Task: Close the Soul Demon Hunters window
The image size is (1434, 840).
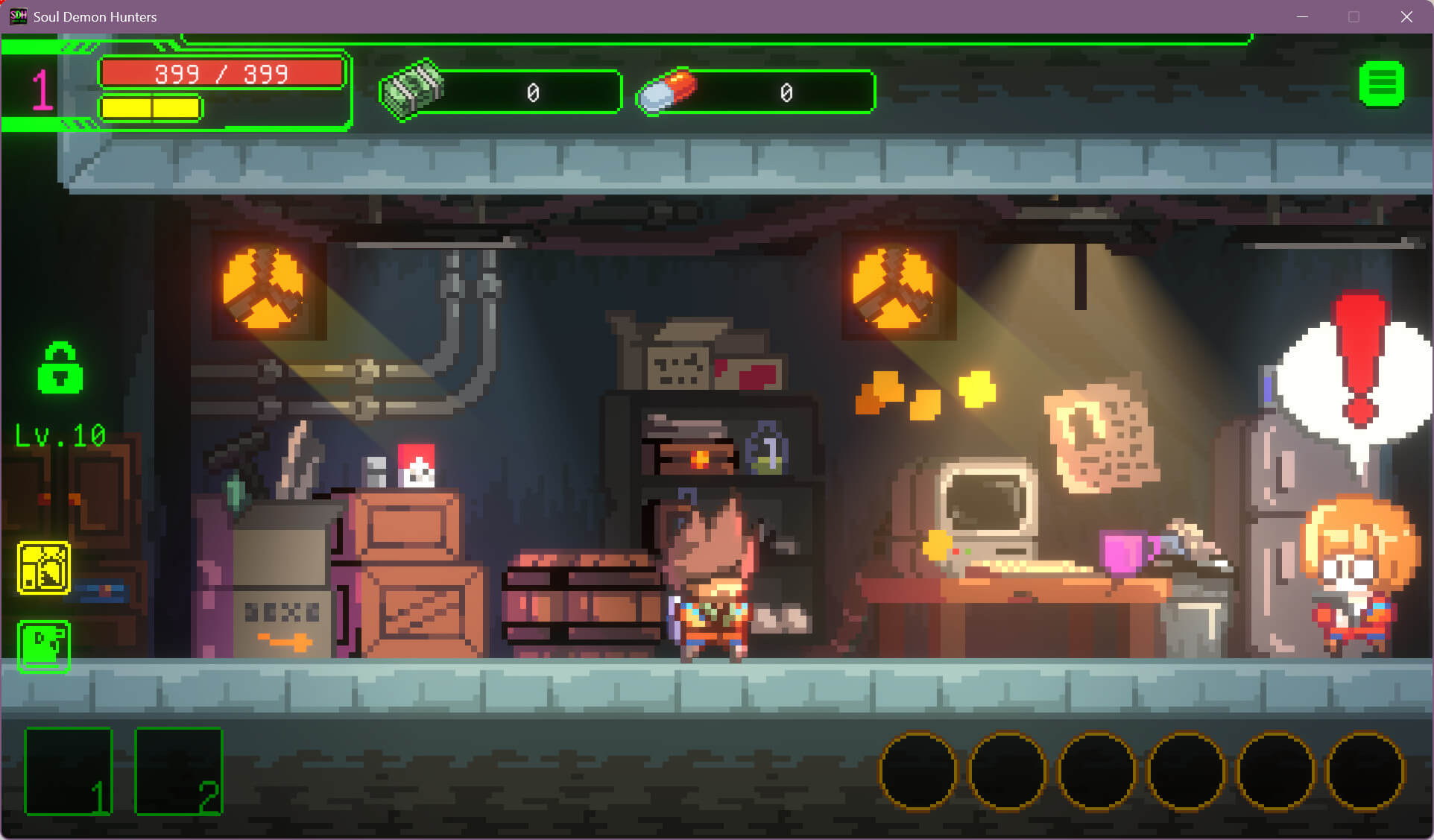Action: 1406,16
